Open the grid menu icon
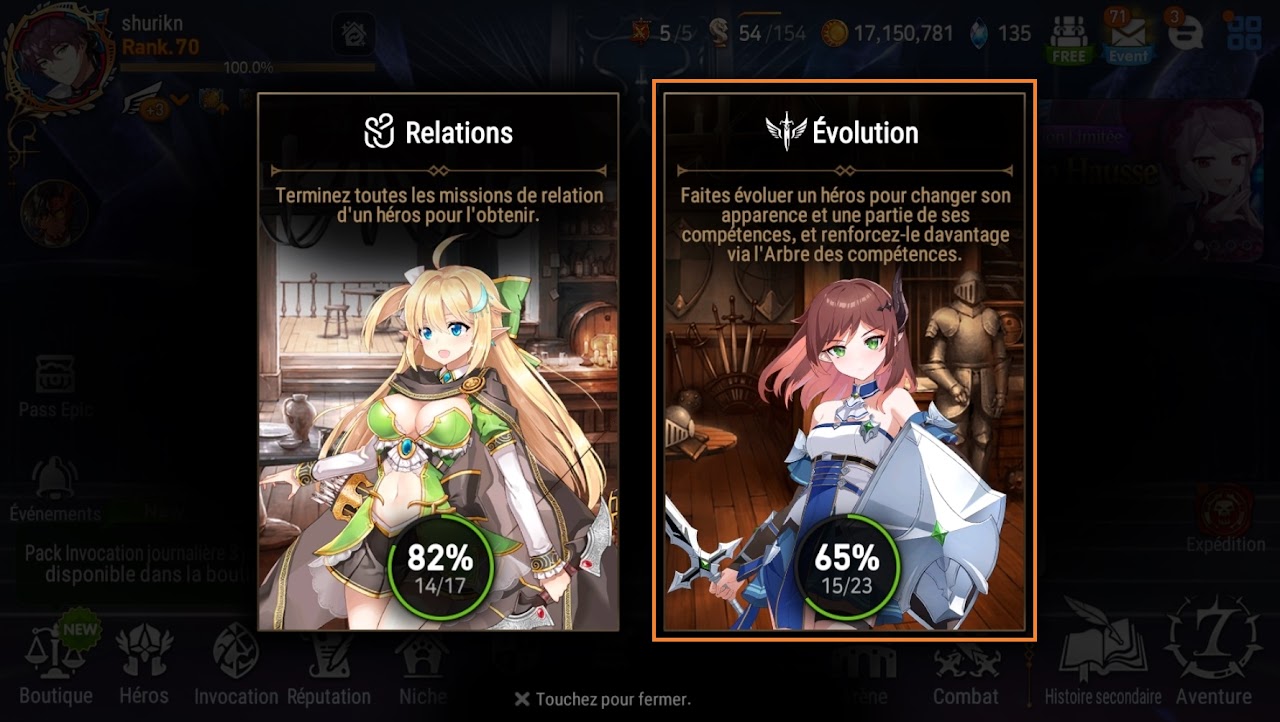This screenshot has width=1280, height=722. pyautogui.click(x=1244, y=34)
